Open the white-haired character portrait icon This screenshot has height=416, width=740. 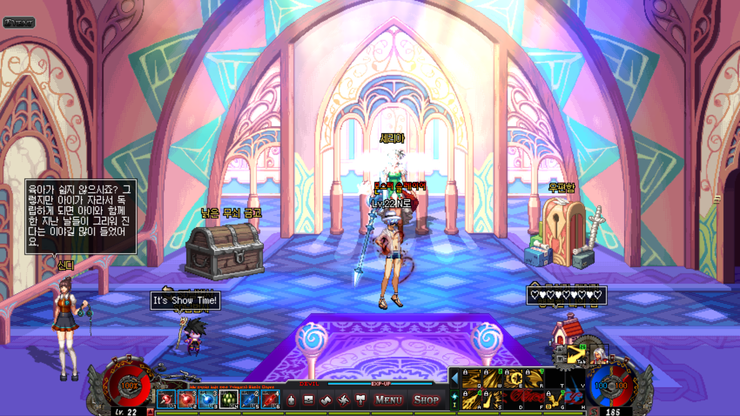pos(597,355)
